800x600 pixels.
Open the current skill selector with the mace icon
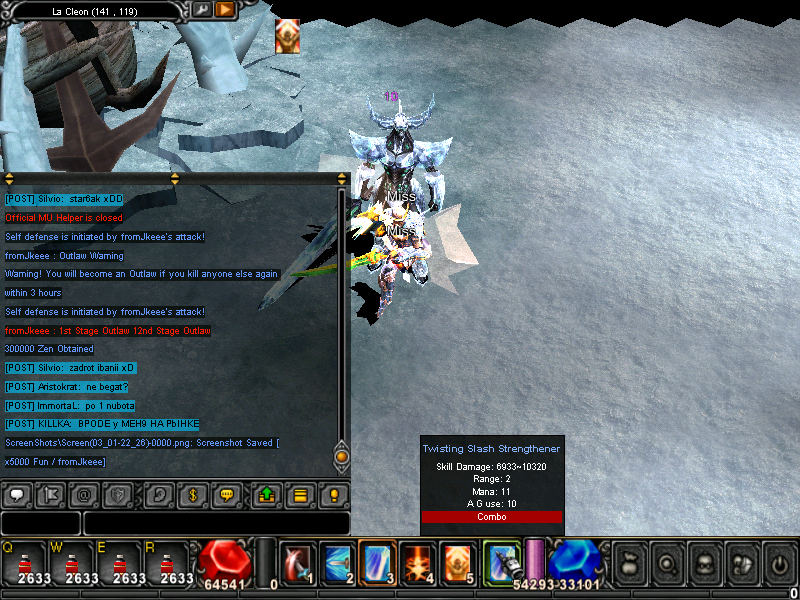pos(500,562)
